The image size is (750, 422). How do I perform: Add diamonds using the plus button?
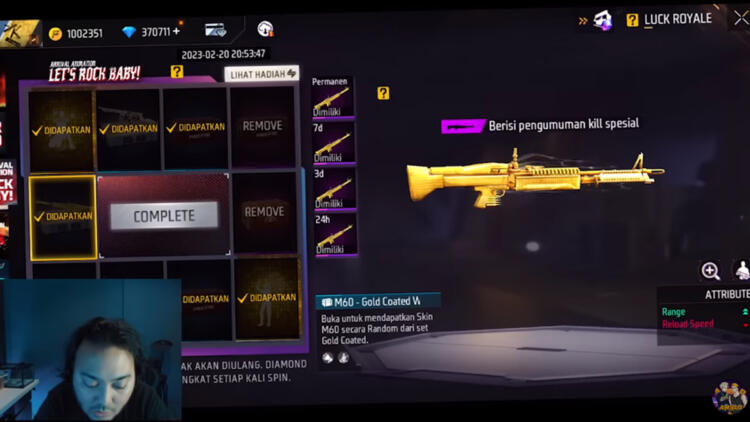point(177,32)
